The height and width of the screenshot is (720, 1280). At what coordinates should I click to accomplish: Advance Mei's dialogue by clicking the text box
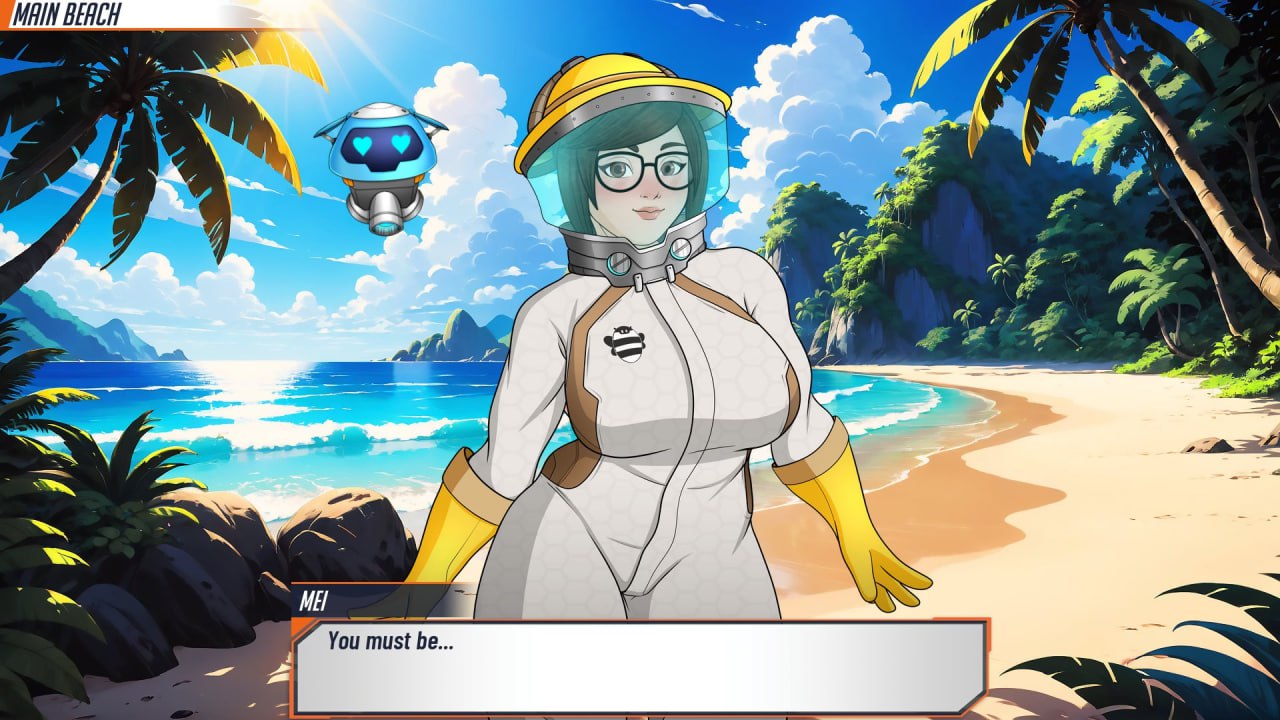tap(640, 666)
